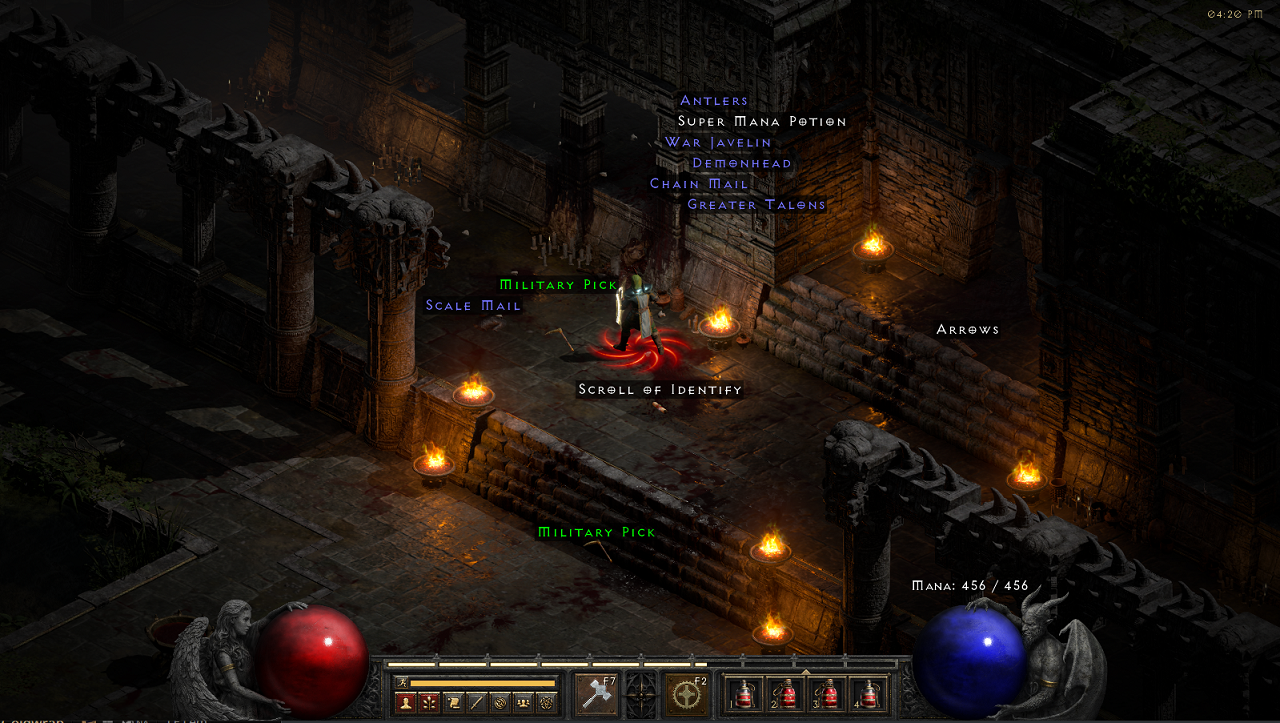
Task: Pick up the Scale Mail item label
Action: click(x=473, y=305)
